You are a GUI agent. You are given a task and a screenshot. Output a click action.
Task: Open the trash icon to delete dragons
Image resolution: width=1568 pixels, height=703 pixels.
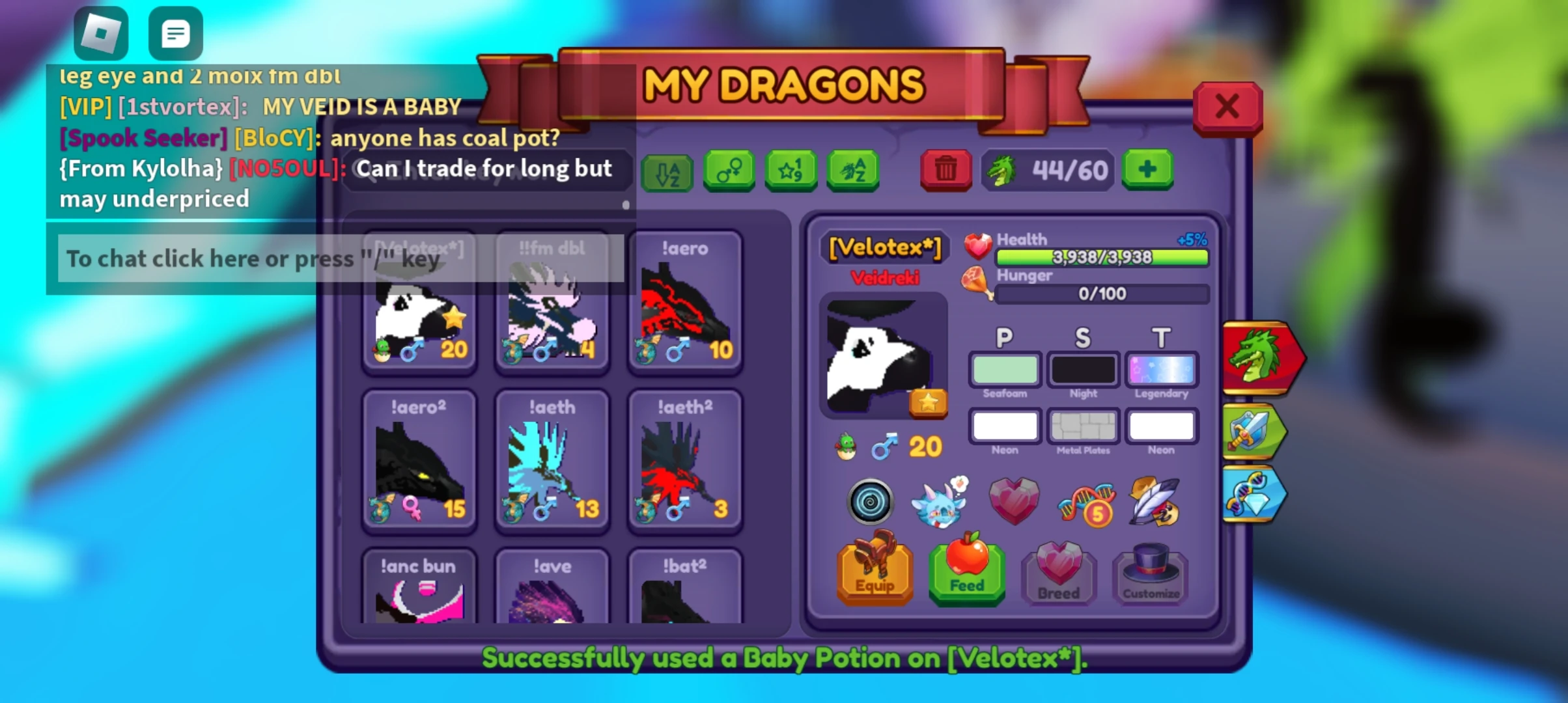[x=945, y=171]
